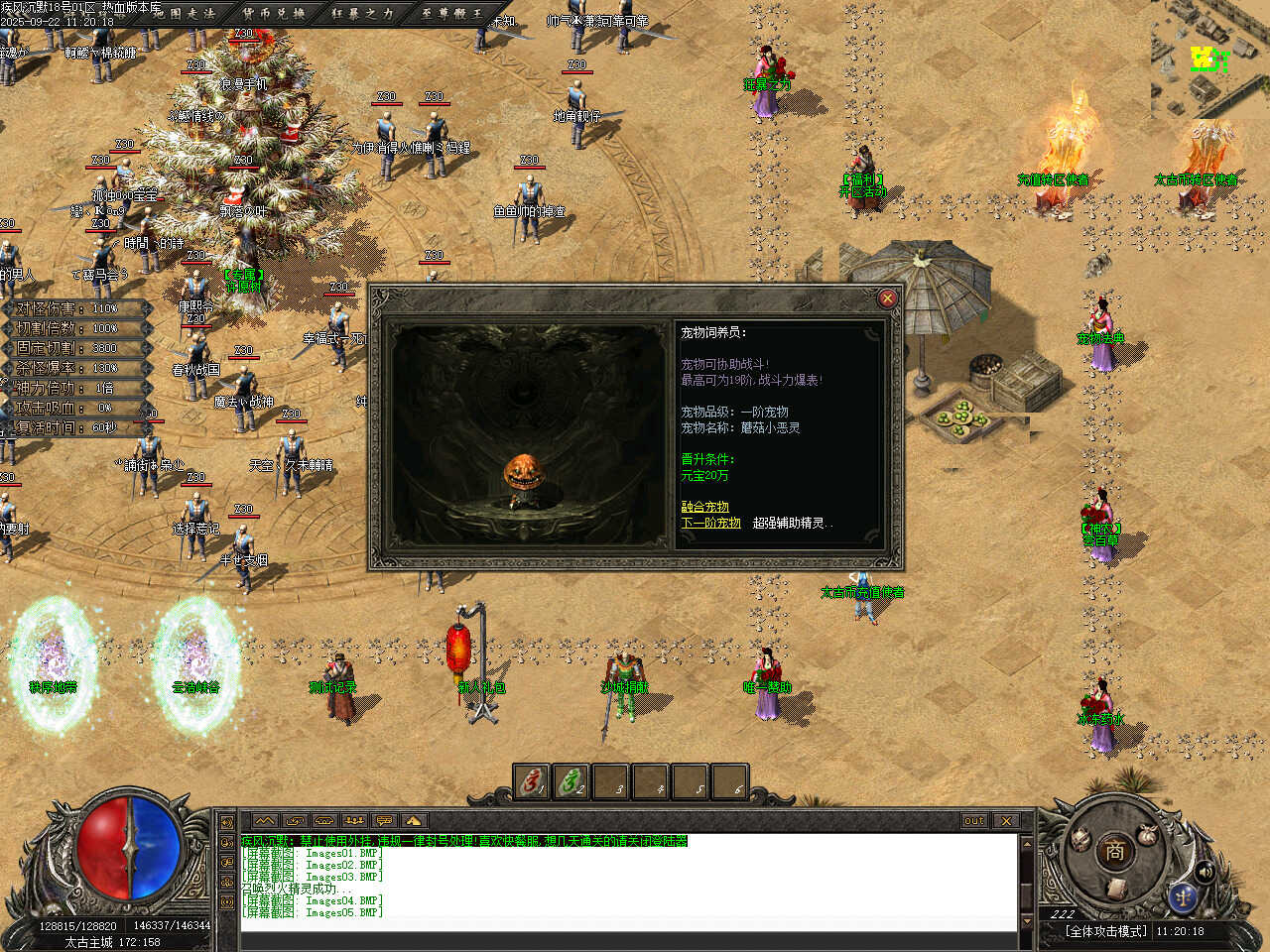This screenshot has height=952, width=1270.
Task: View the minimap in the corner
Action: pos(1209,59)
